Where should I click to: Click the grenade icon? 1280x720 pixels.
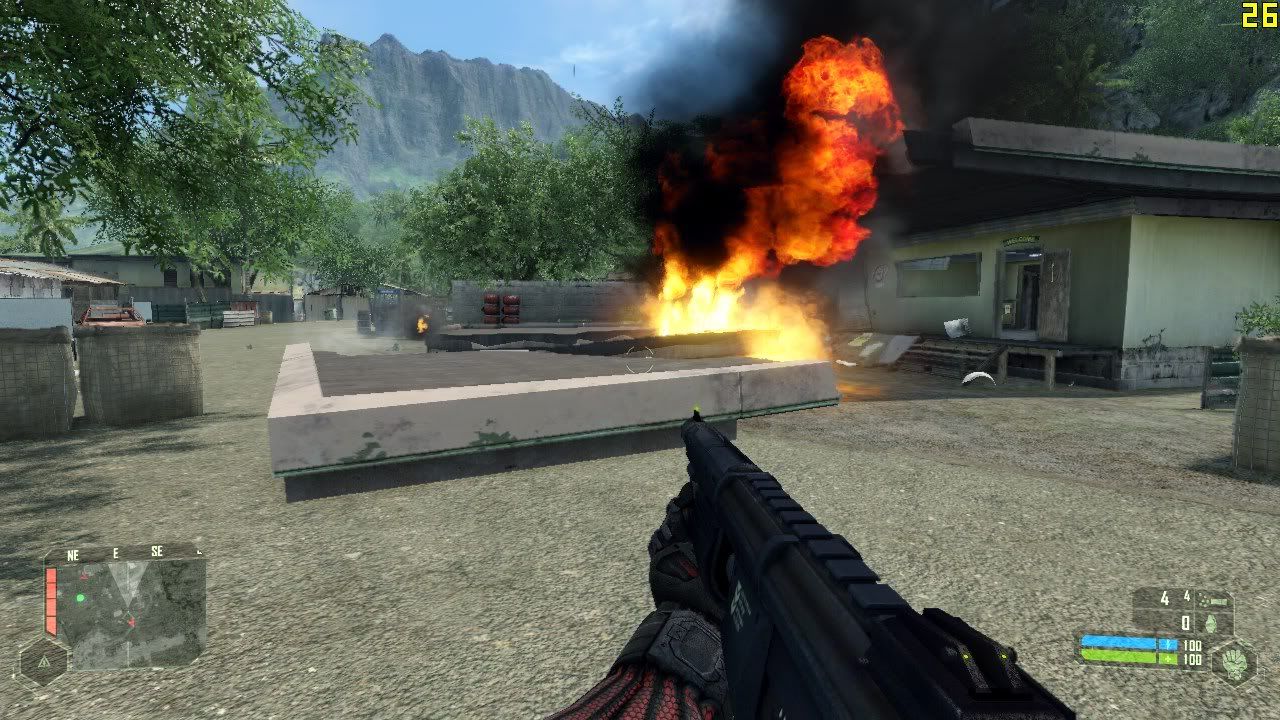[1213, 623]
